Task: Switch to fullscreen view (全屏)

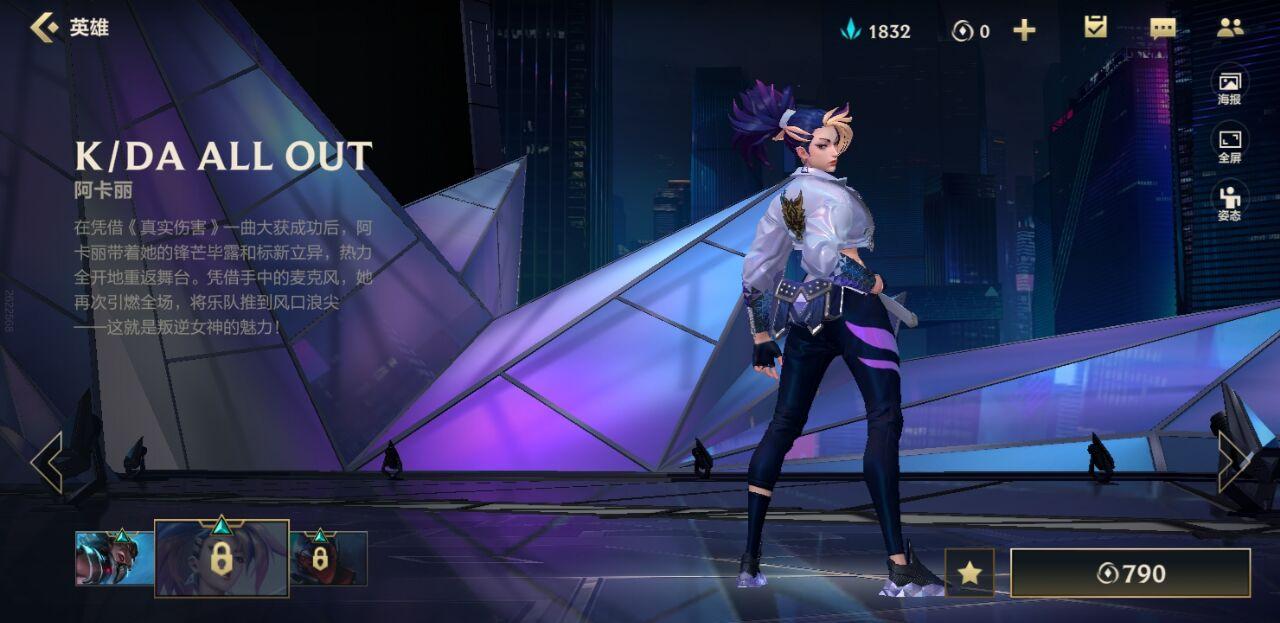Action: click(1229, 144)
